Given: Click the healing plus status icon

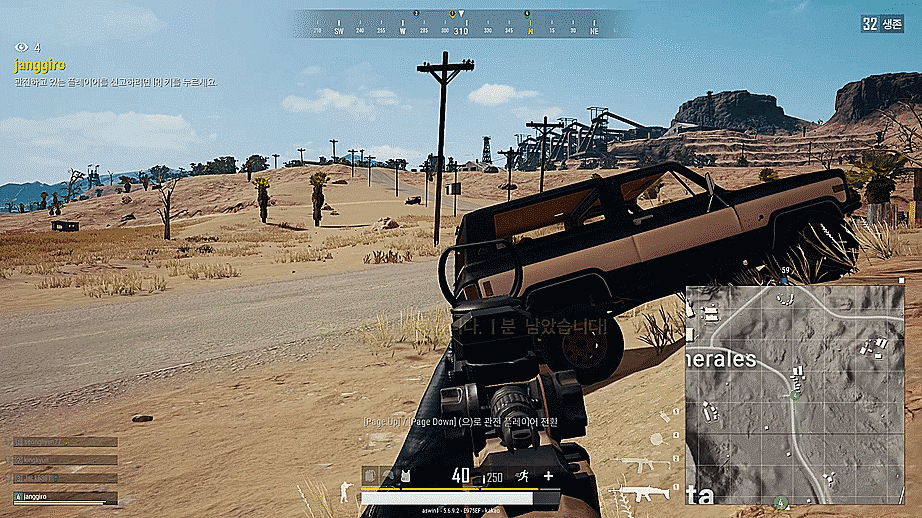Looking at the screenshot, I should pyautogui.click(x=548, y=476).
